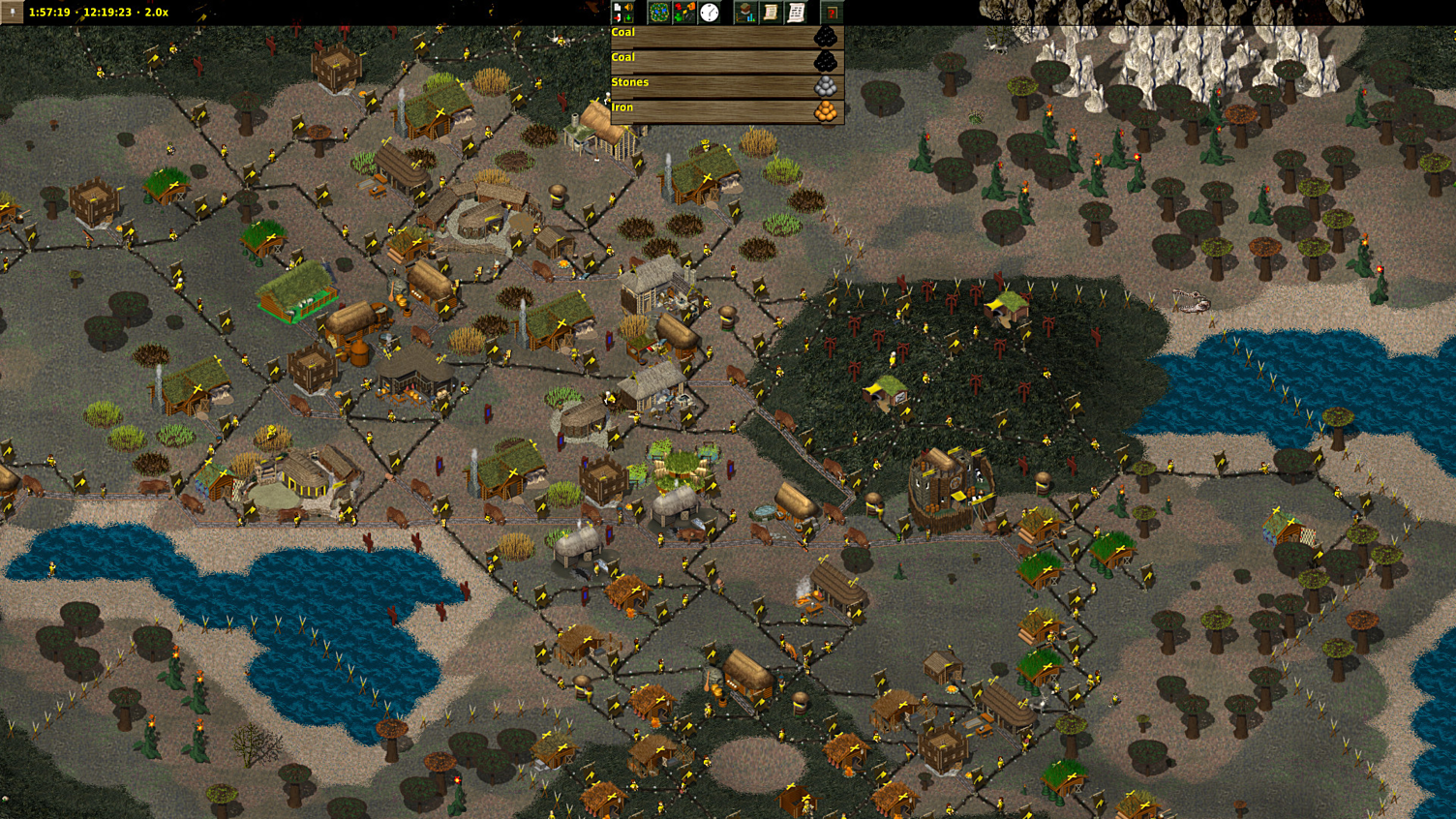Open the game speed clock menu
This screenshot has height=819, width=1456.
710,13
